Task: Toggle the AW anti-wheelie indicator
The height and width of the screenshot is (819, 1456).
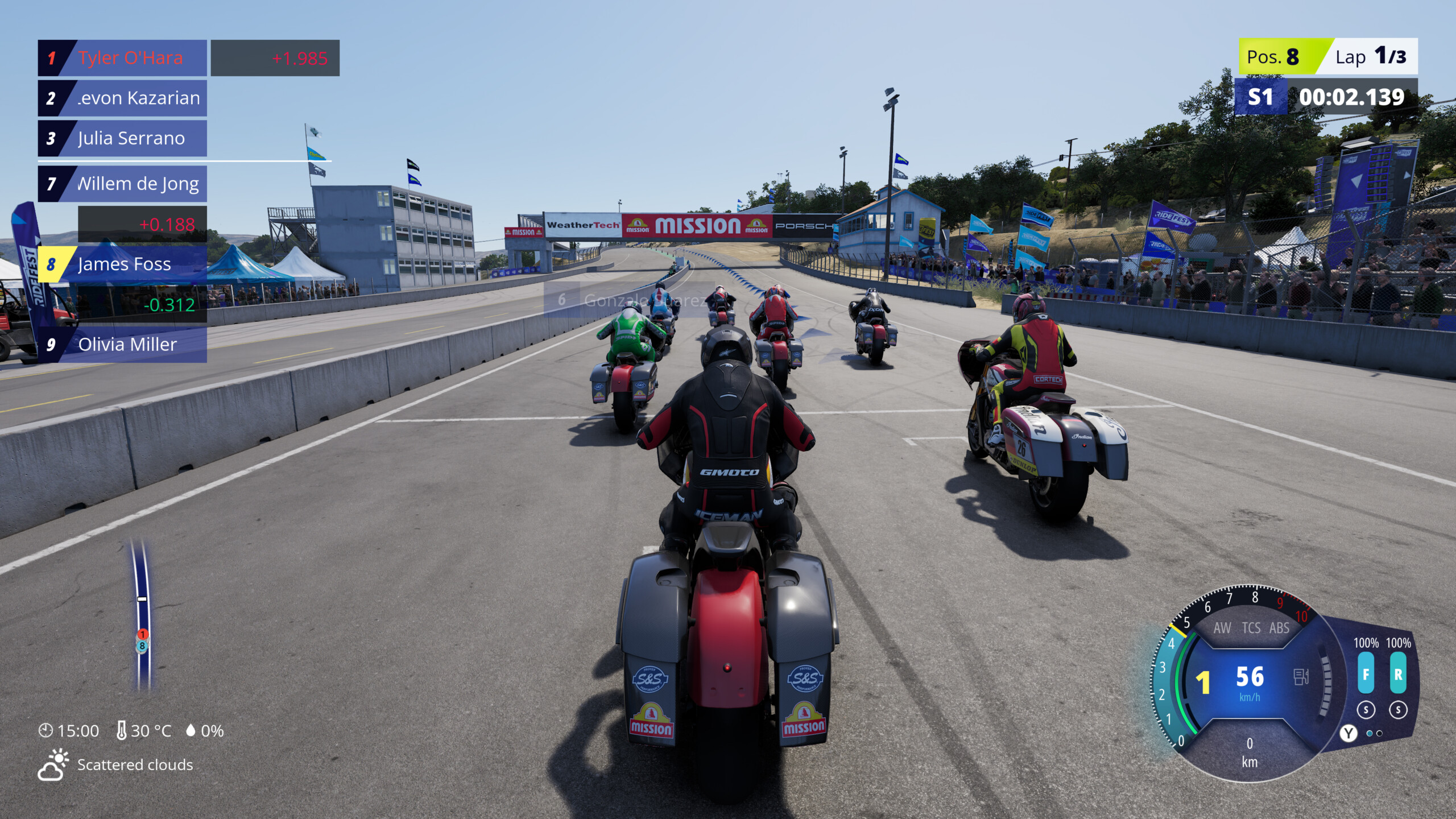Action: pos(1222,628)
